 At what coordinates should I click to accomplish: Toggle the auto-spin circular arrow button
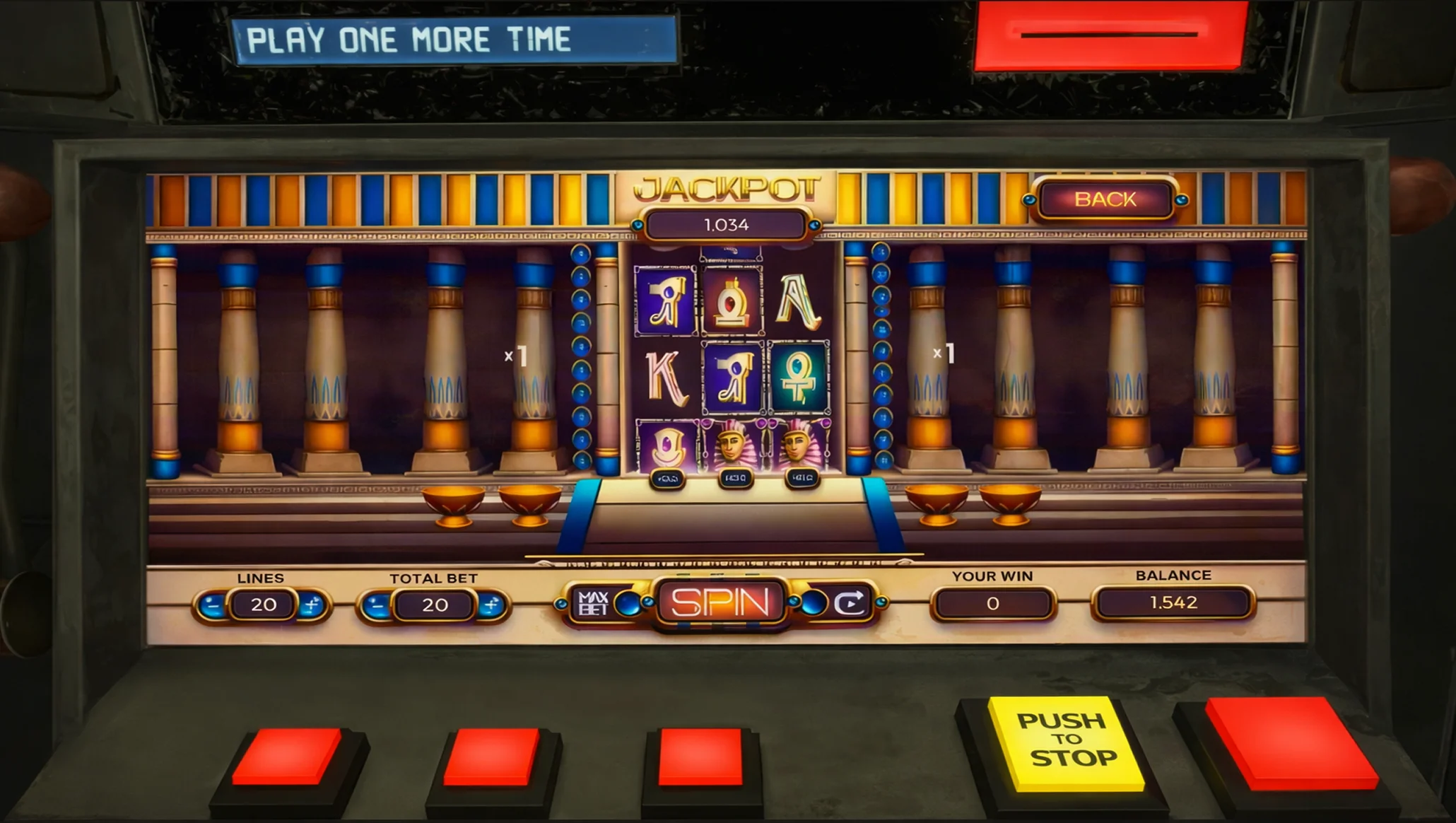click(x=849, y=603)
